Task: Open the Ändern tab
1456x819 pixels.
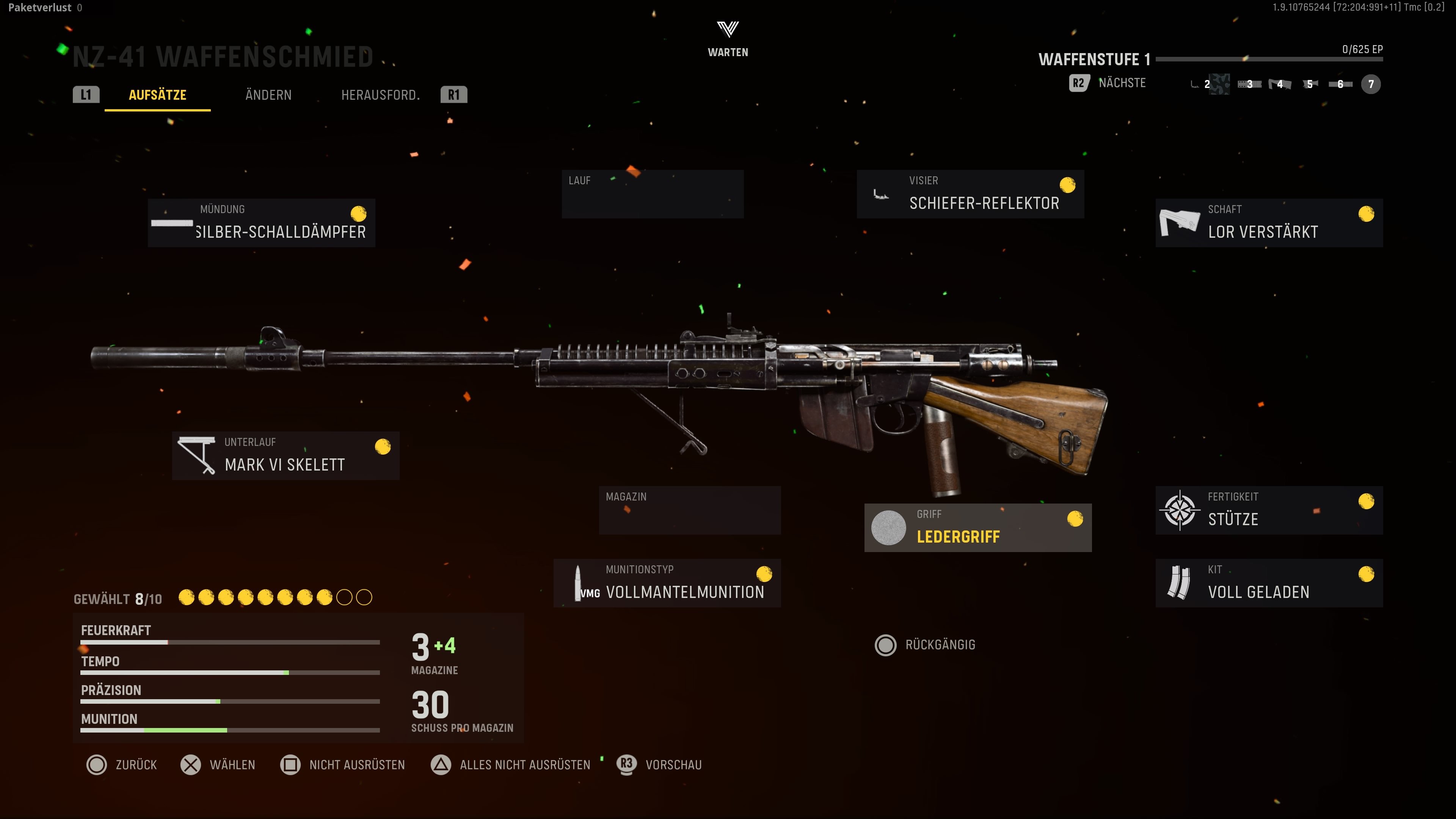Action: click(268, 95)
